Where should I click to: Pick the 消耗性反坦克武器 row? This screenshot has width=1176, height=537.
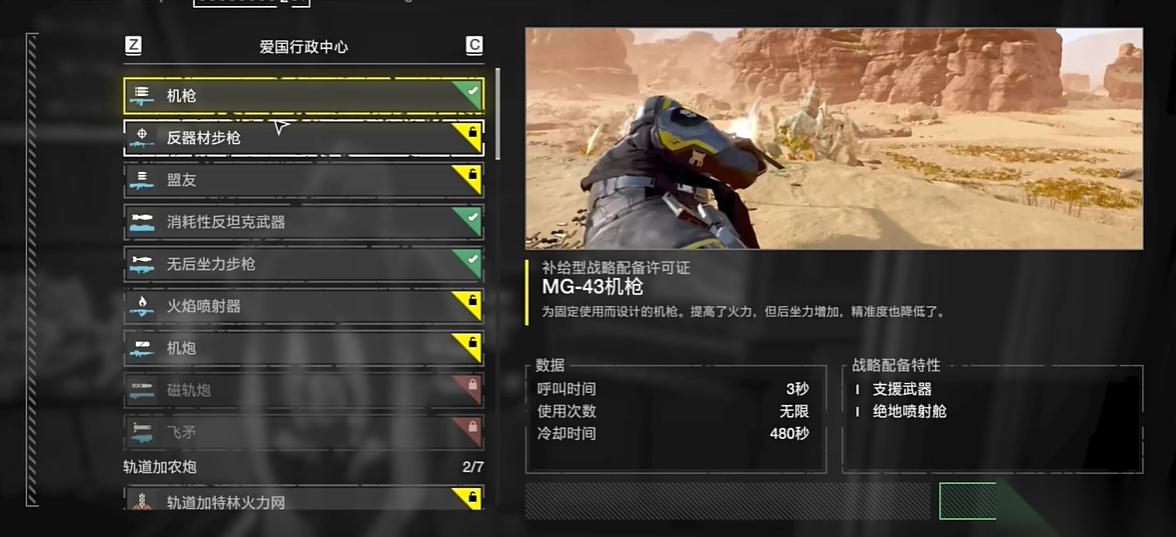(x=303, y=222)
